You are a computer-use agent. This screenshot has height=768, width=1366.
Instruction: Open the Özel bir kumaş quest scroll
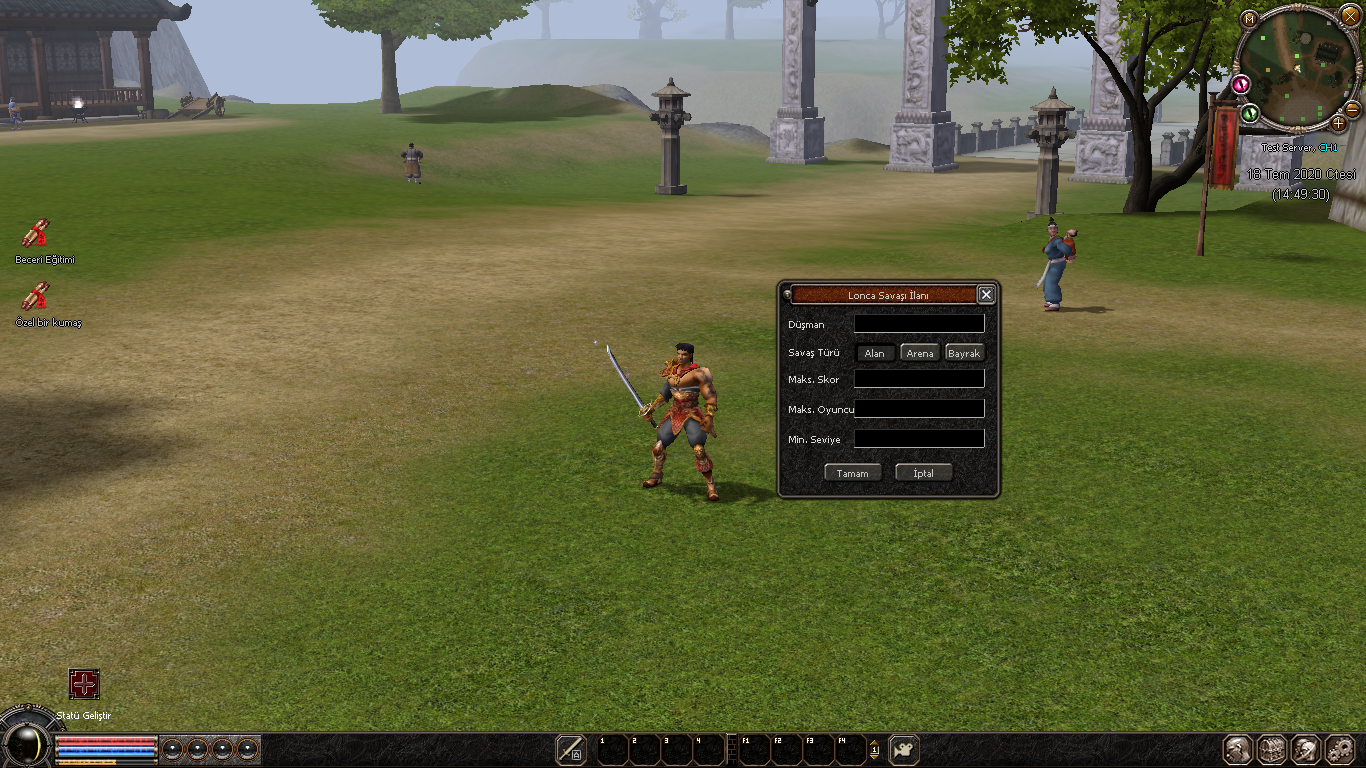[x=36, y=297]
